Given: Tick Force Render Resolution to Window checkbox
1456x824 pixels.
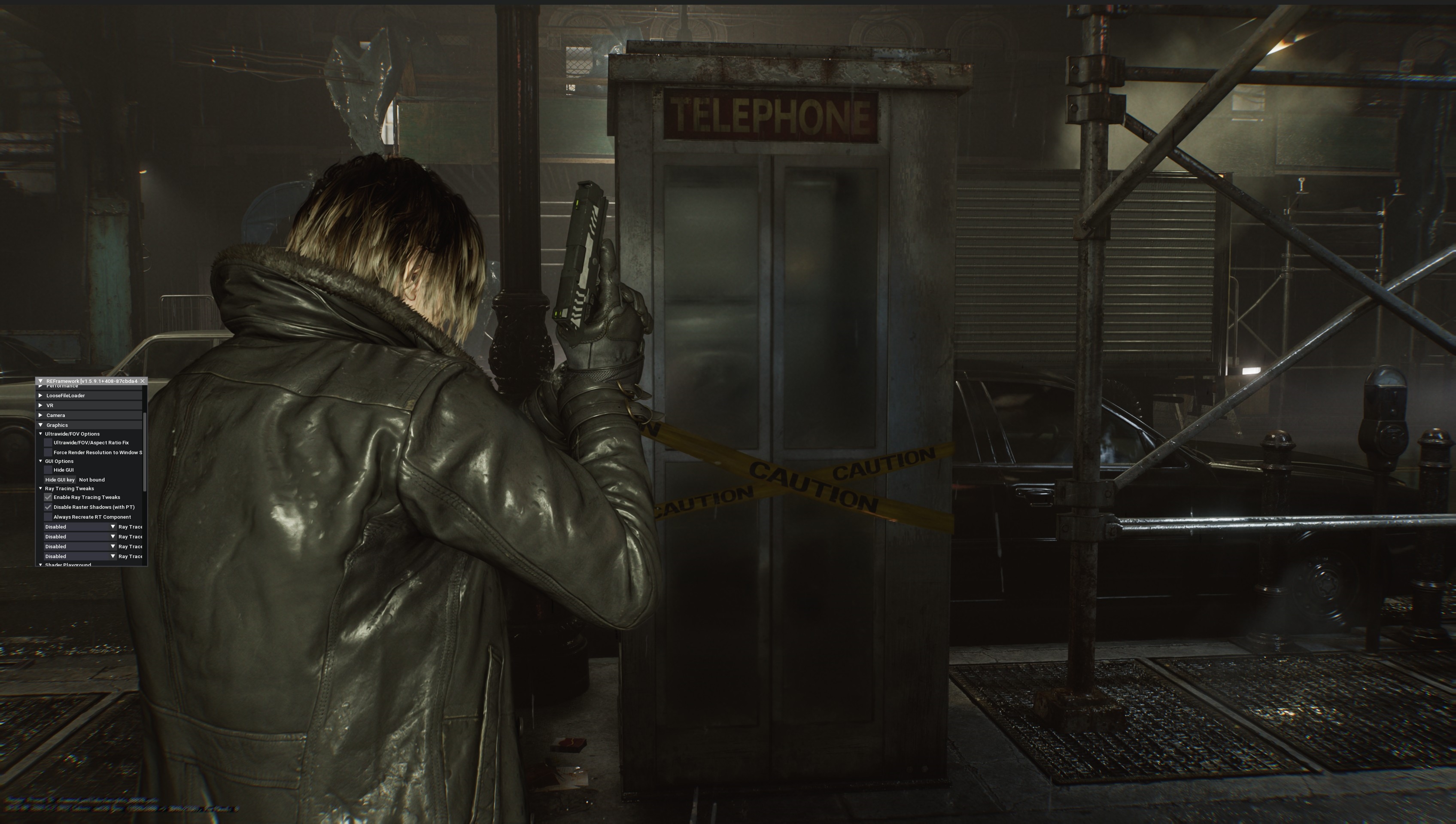Looking at the screenshot, I should 48,453.
